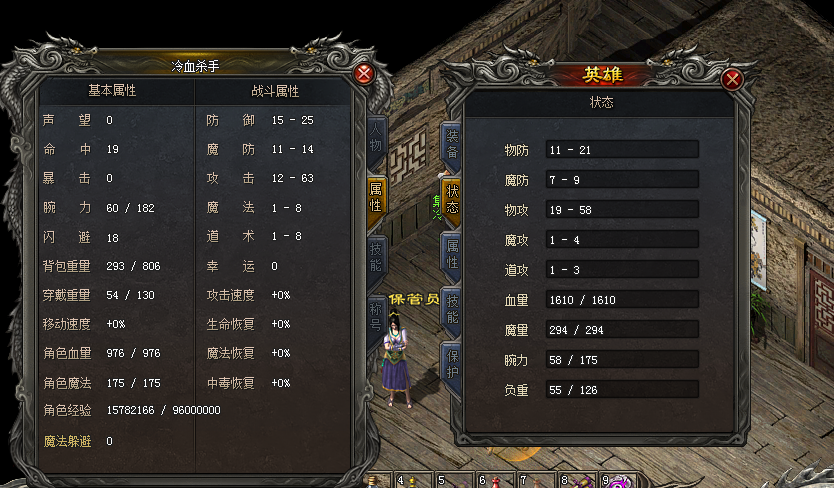Choose the hero's 保护 protection tab
The height and width of the screenshot is (488, 834).
click(x=452, y=365)
